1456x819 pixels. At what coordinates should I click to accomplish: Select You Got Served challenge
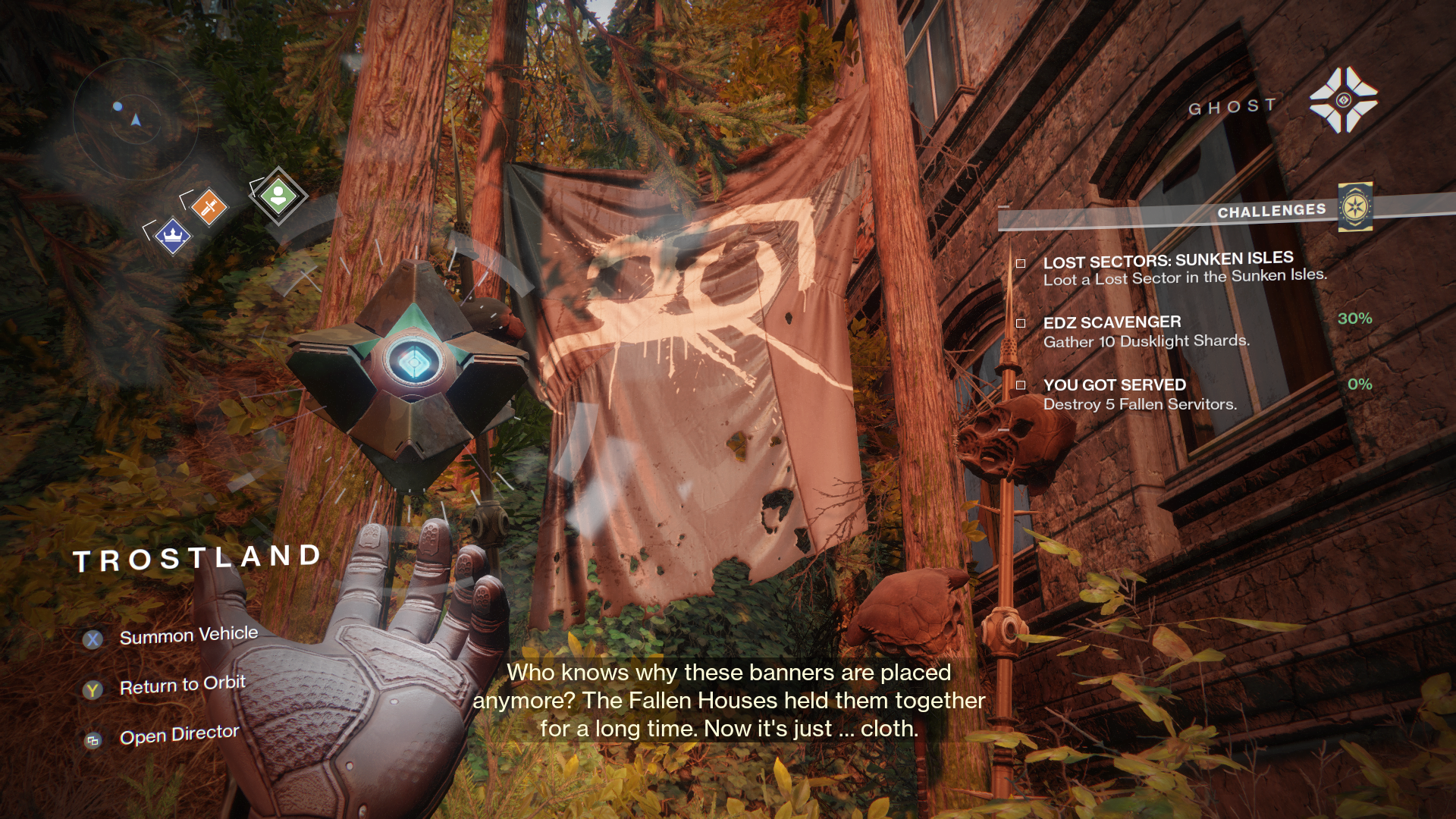click(x=1140, y=394)
